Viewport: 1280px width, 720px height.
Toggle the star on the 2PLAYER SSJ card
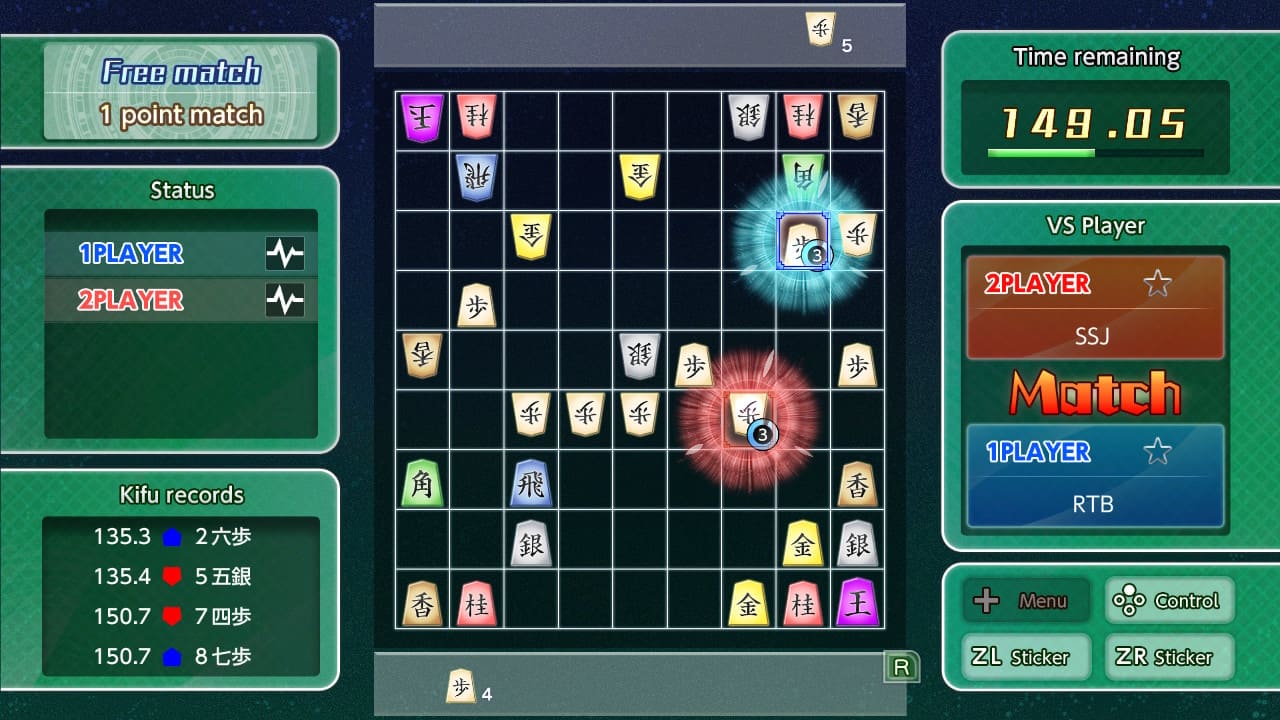point(1157,282)
